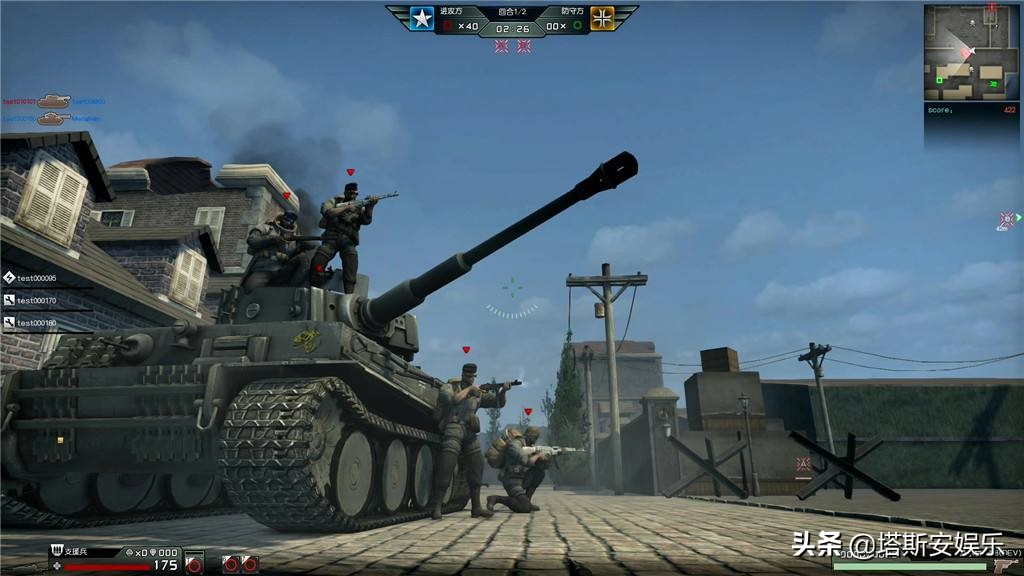
Task: Click the top tank icon in kill feed
Action: pyautogui.click(x=52, y=101)
